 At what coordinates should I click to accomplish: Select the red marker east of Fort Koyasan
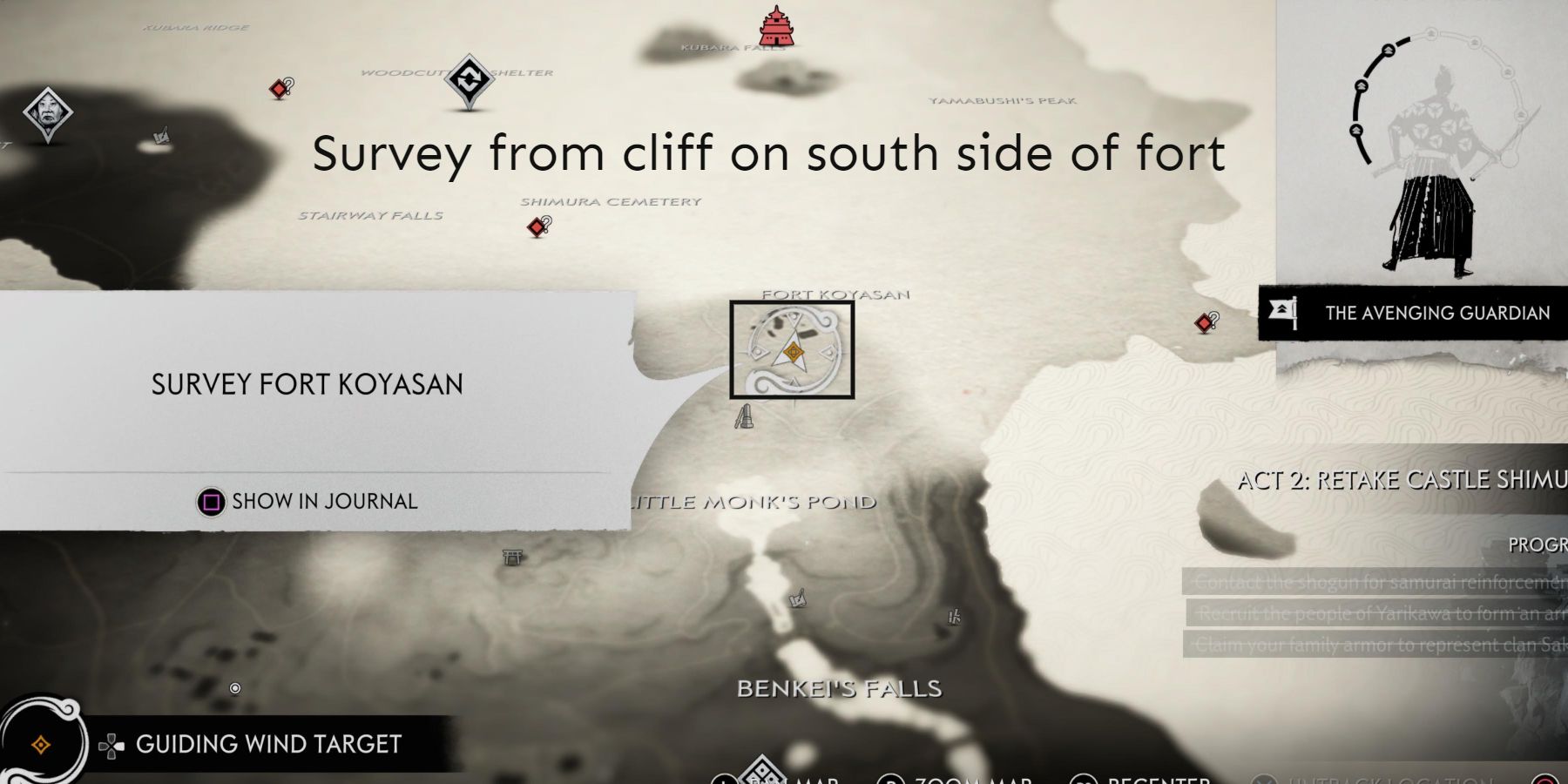click(1204, 323)
